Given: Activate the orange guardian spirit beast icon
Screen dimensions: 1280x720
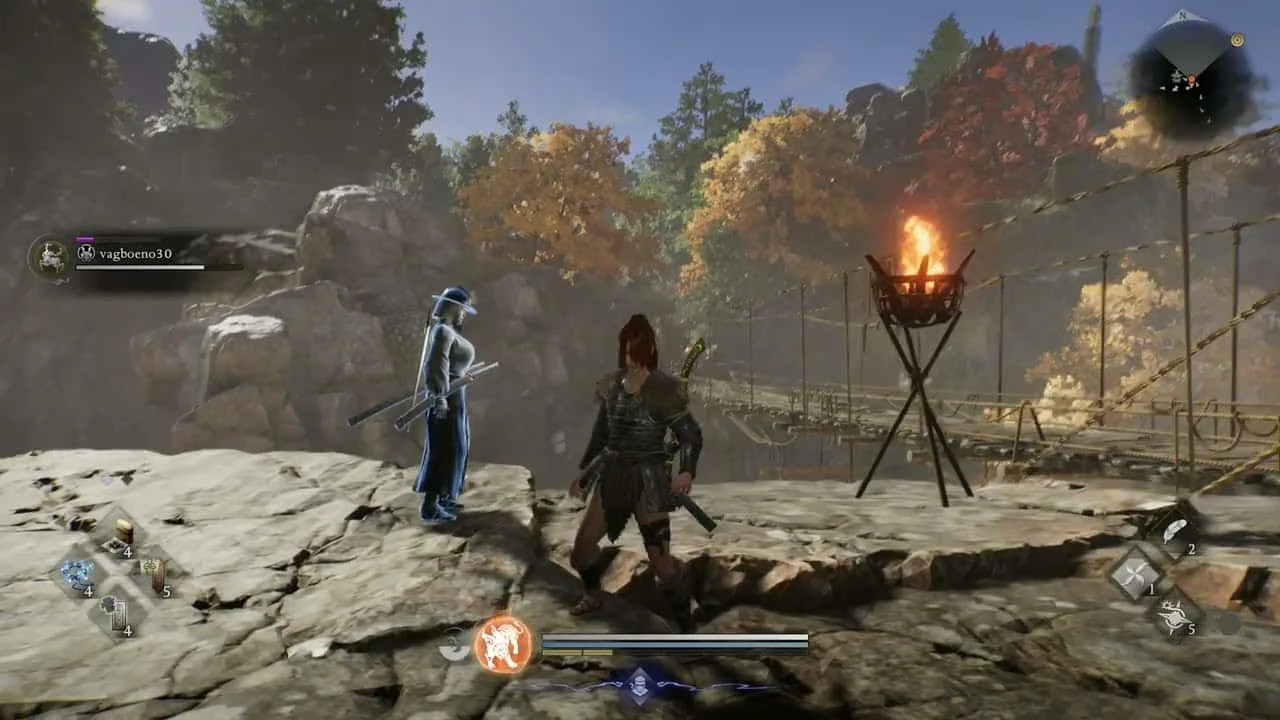Looking at the screenshot, I should (x=502, y=643).
